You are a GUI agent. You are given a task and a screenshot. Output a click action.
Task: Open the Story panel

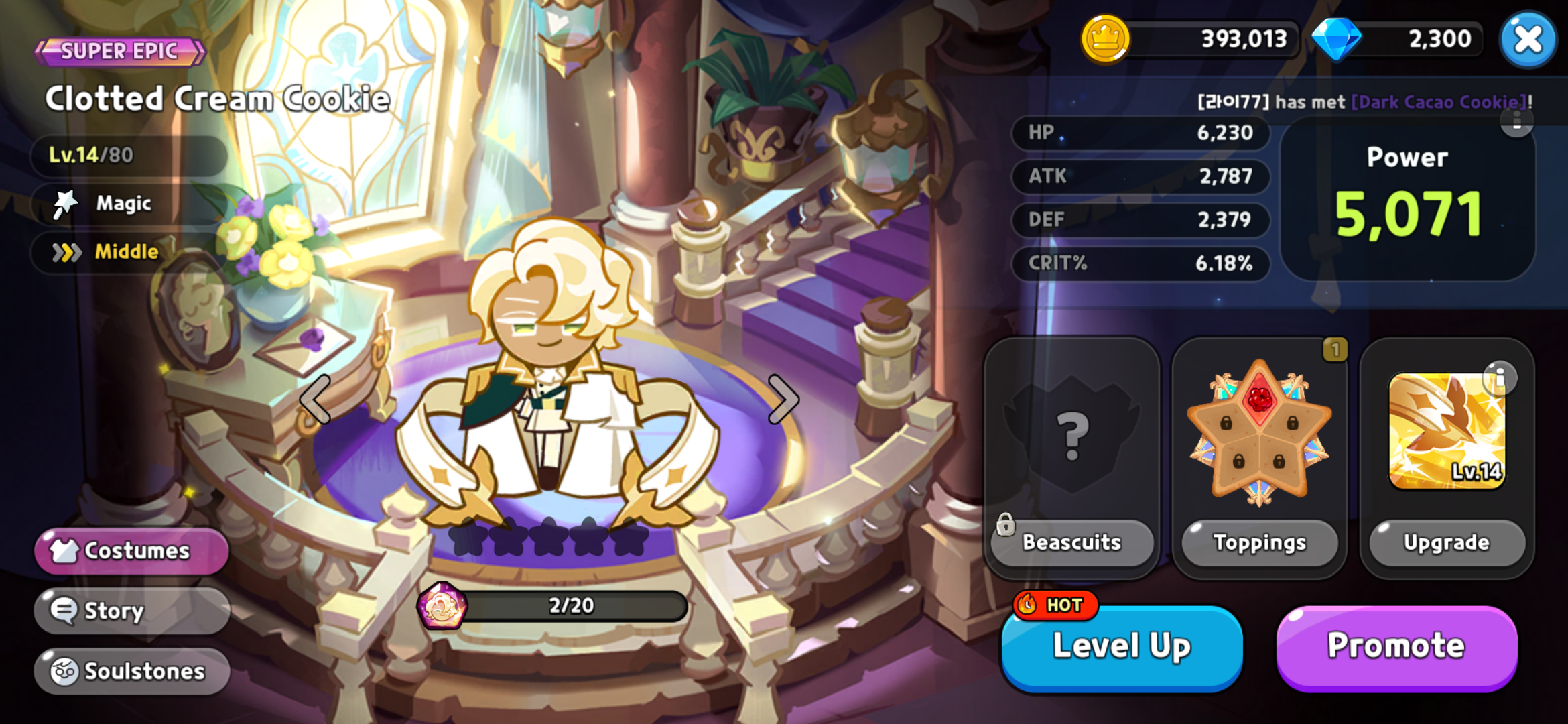131,611
